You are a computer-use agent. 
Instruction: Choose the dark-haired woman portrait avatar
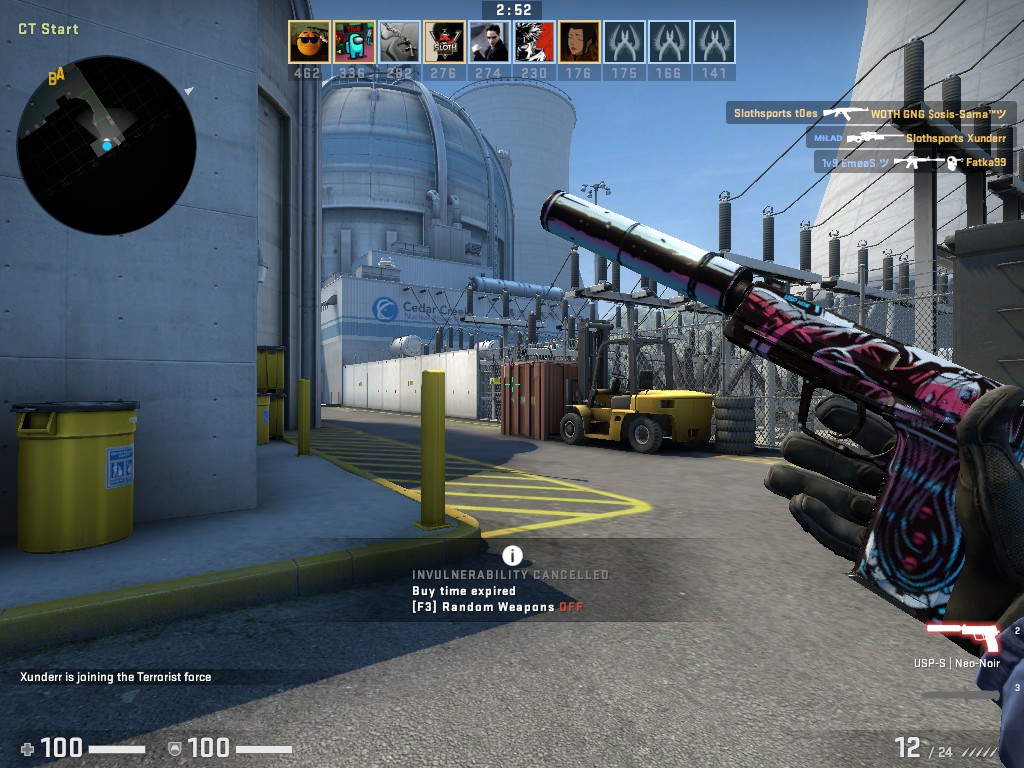coord(579,42)
